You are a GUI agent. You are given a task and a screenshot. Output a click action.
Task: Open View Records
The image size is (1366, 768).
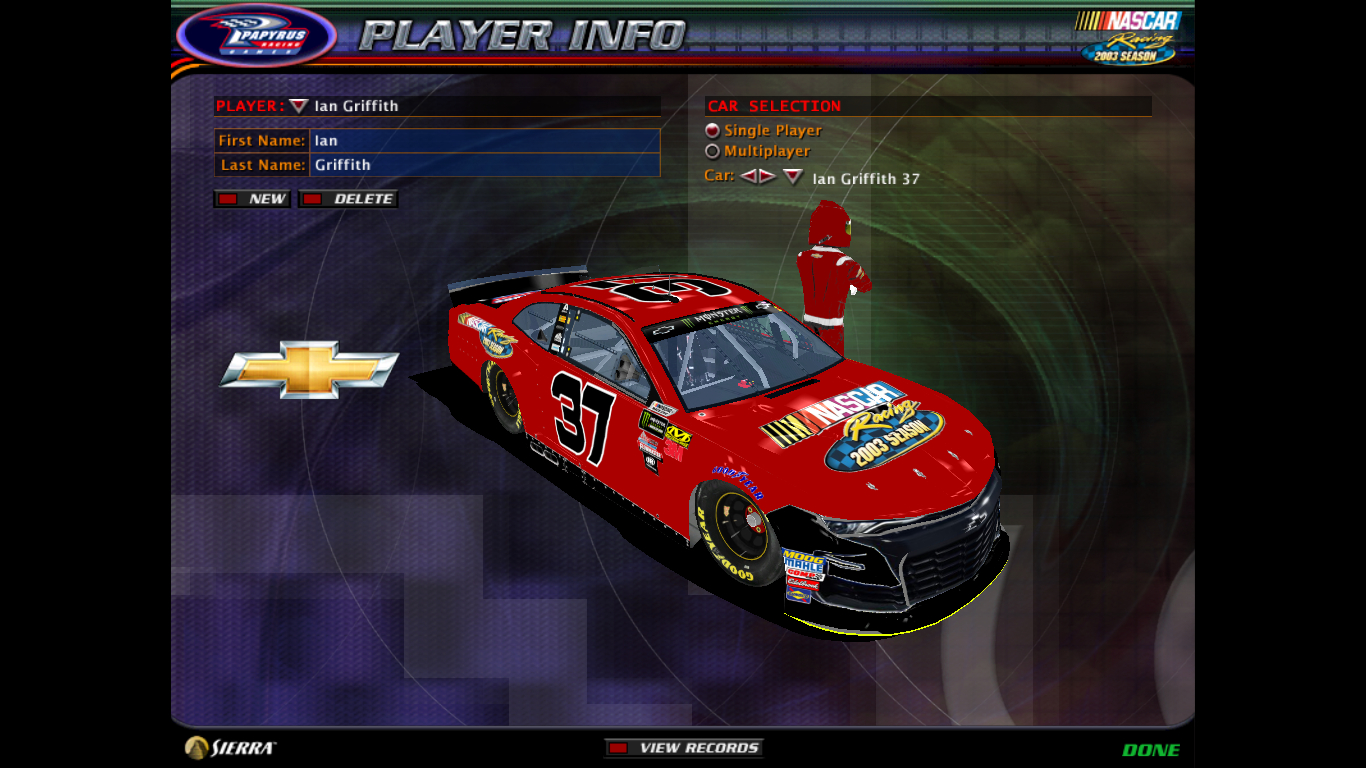[684, 748]
